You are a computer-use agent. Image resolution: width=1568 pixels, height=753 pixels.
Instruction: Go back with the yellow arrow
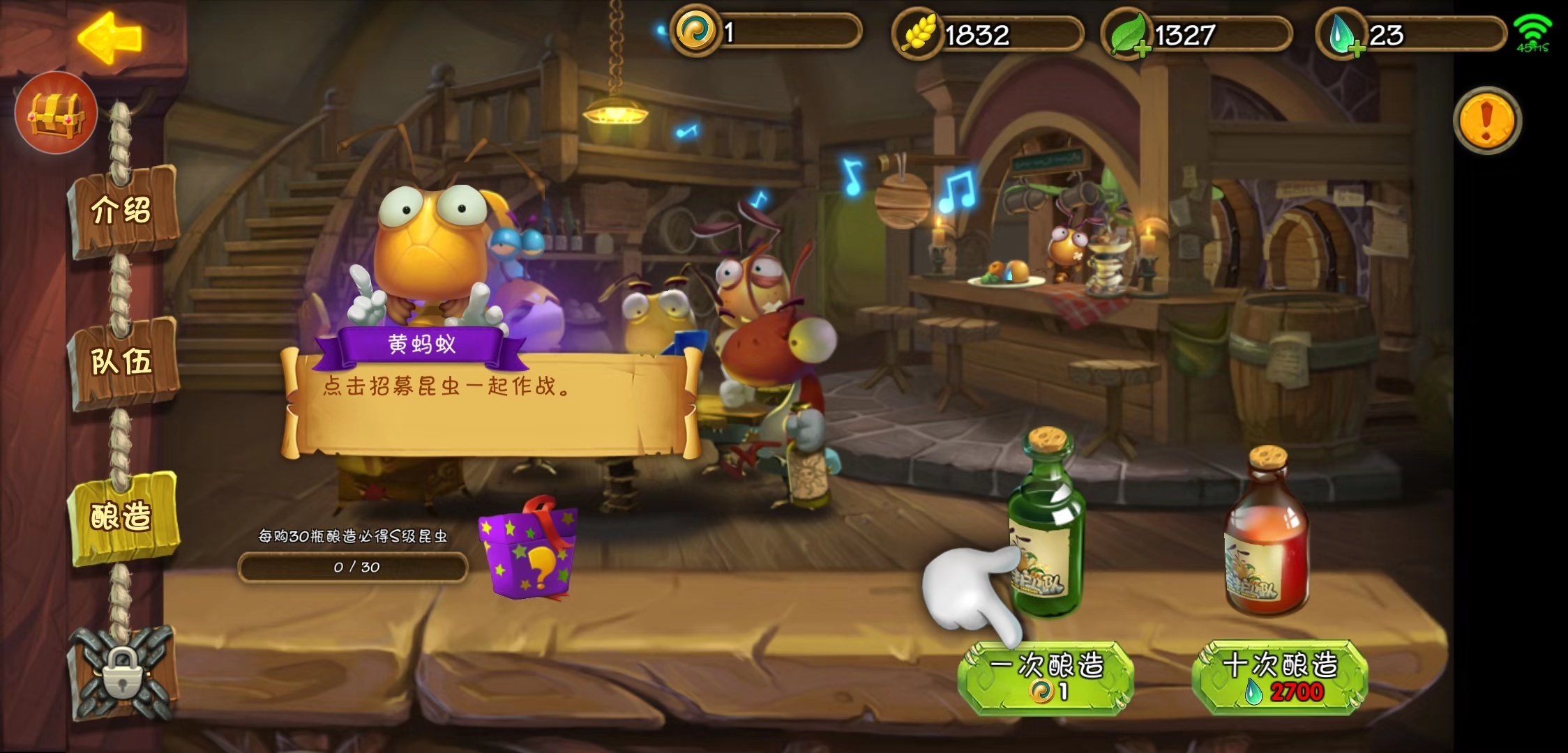[110, 38]
